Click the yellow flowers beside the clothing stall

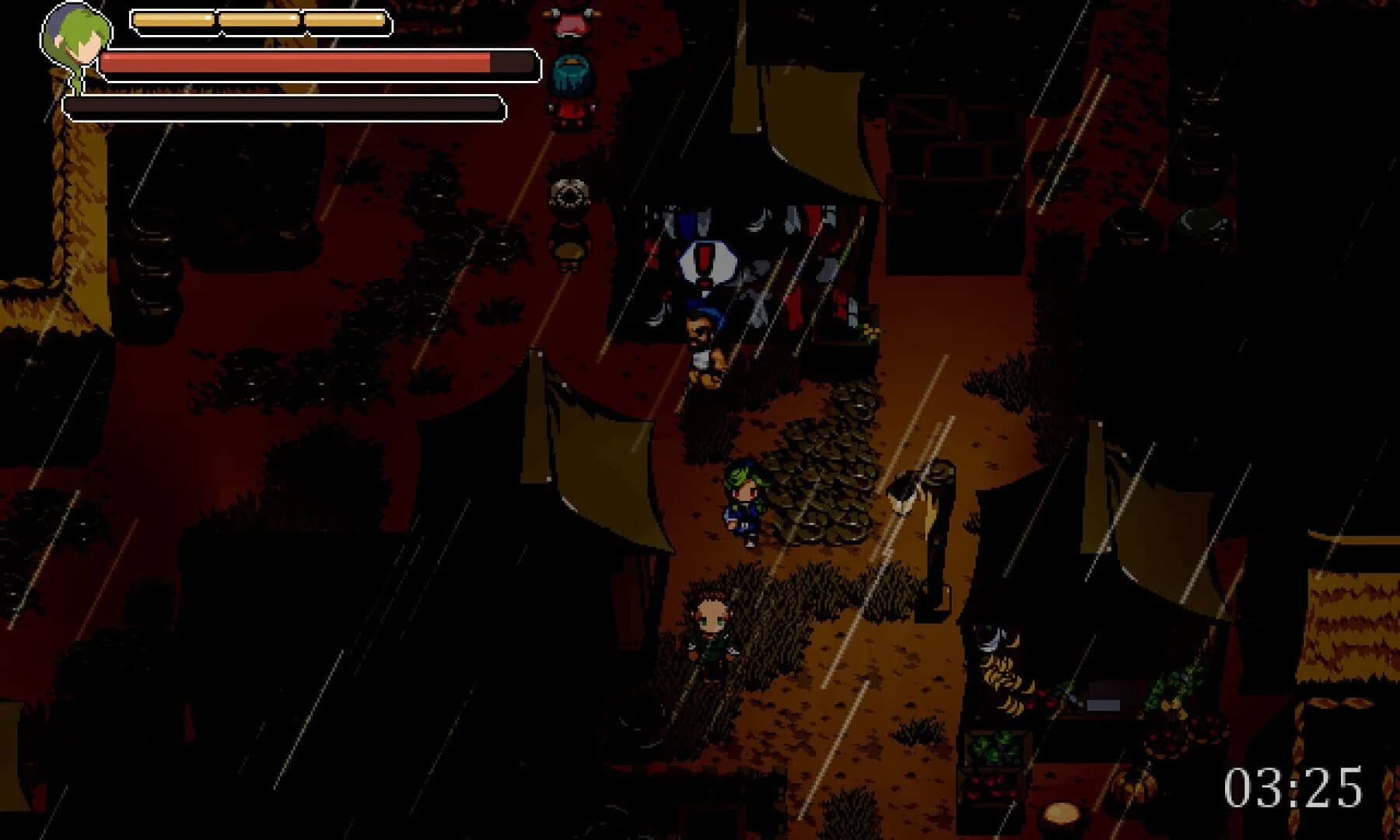point(871,331)
